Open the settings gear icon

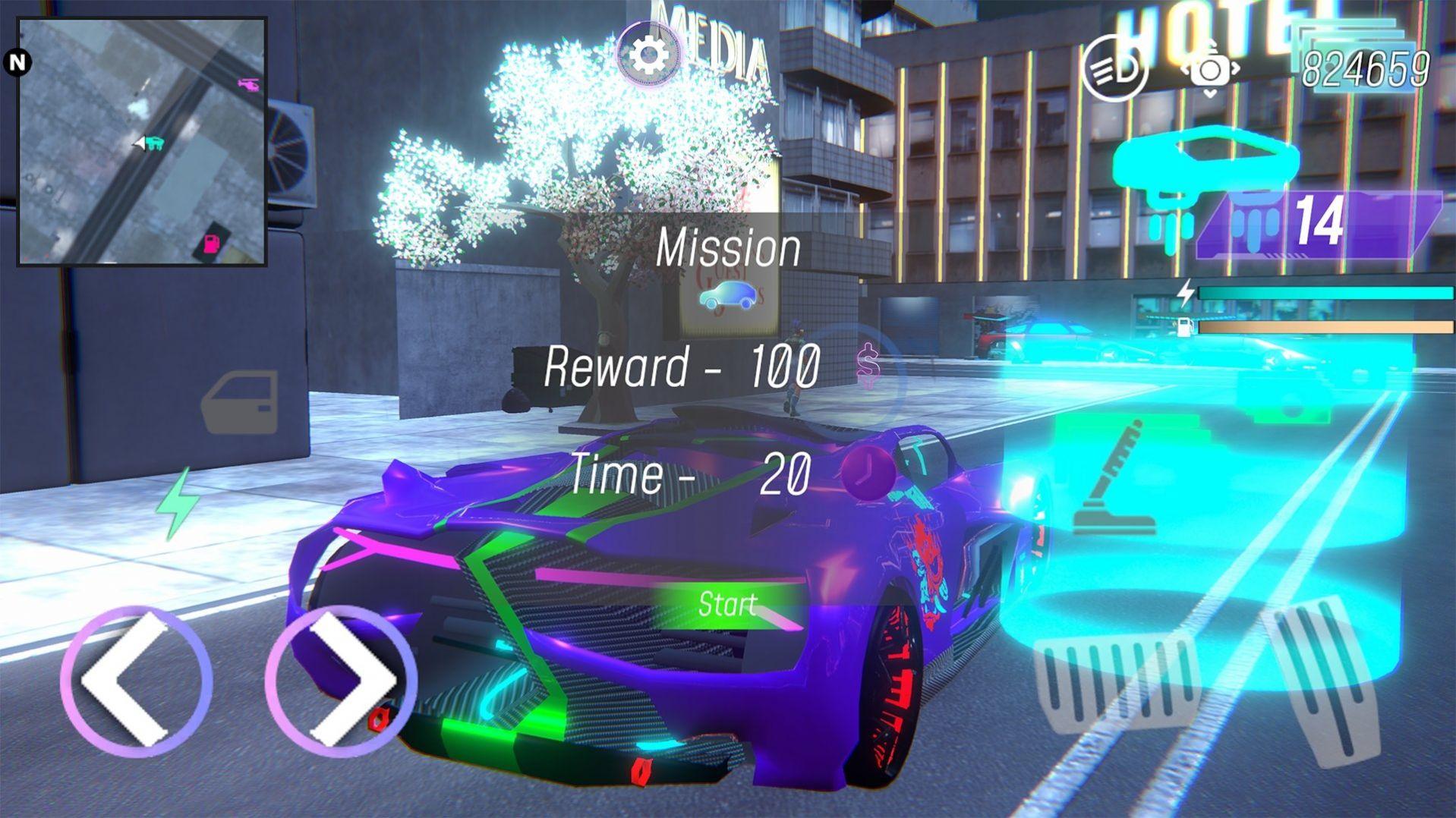pos(648,55)
